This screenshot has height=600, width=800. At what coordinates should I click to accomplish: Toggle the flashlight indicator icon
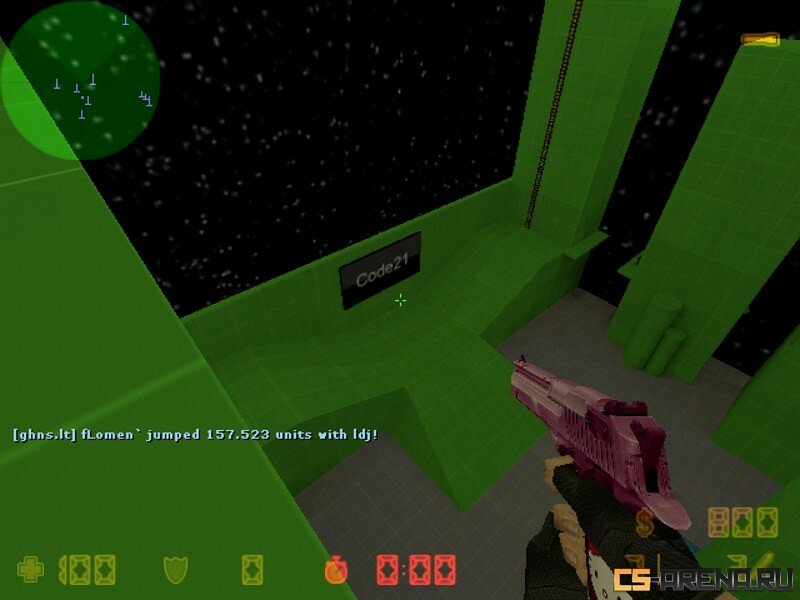tap(760, 40)
